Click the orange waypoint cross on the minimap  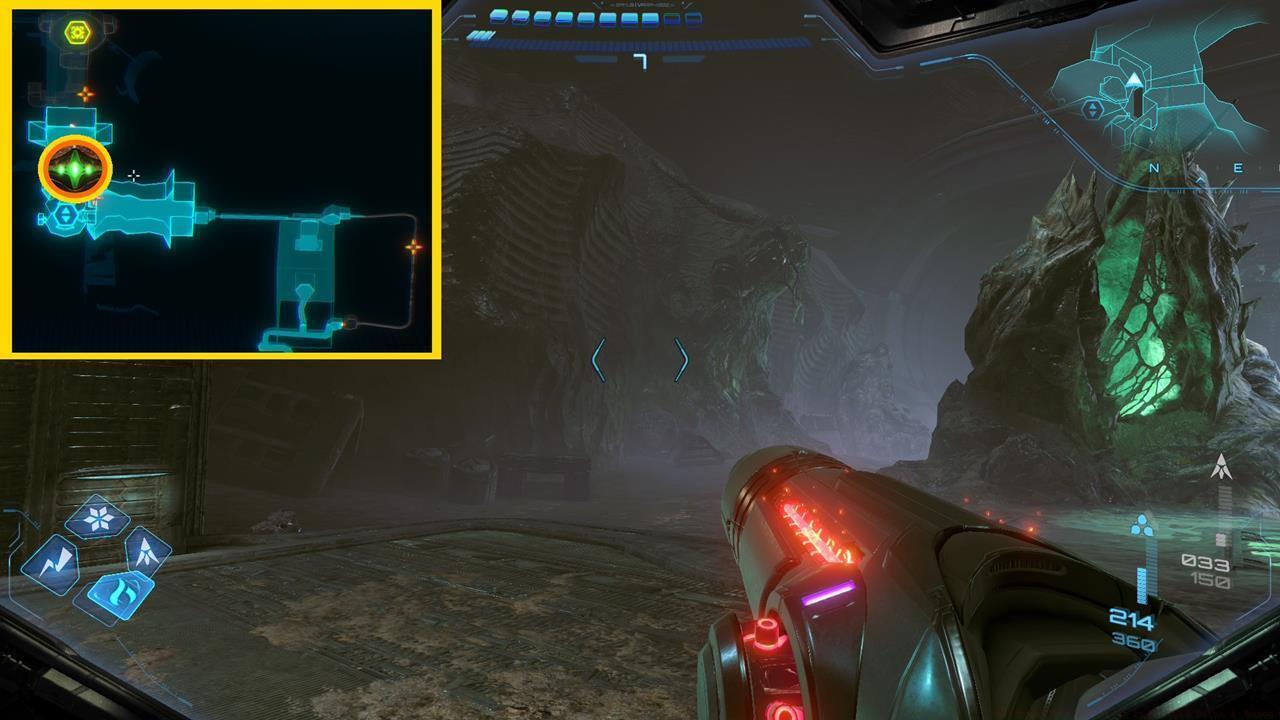click(x=87, y=93)
